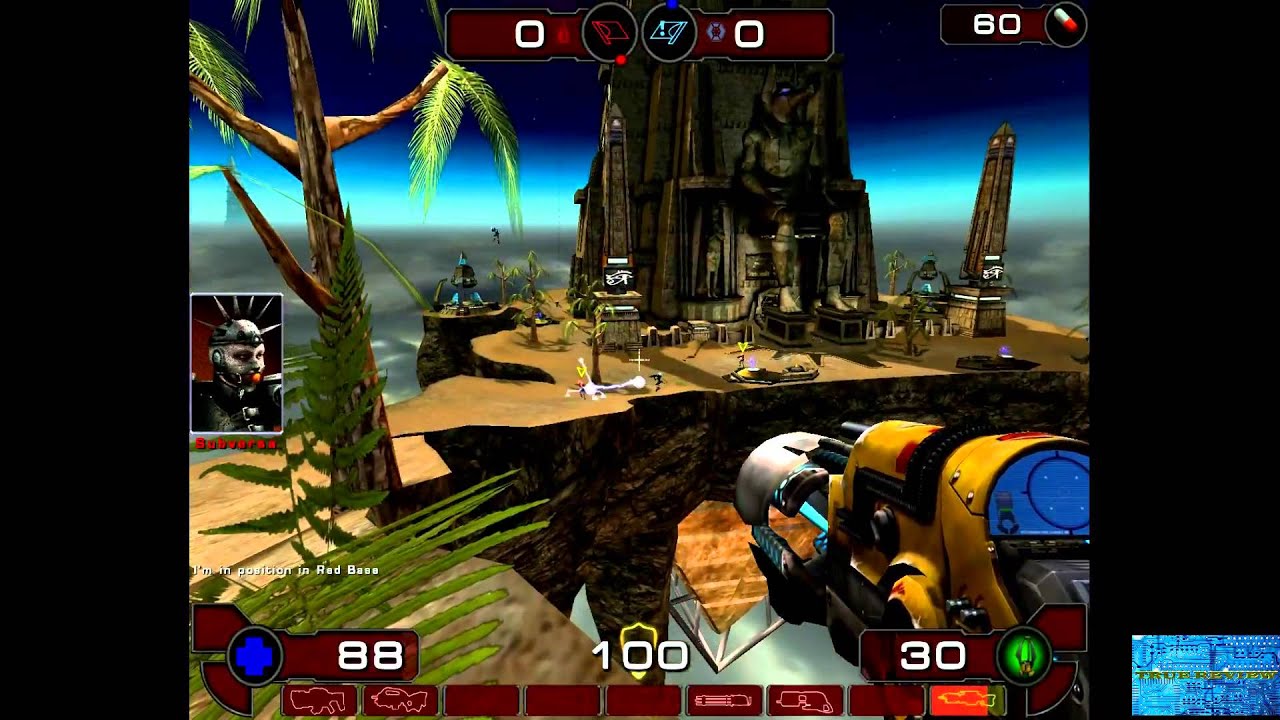Click the blue health cross icon
Viewport: 1280px width, 720px height.
[255, 657]
